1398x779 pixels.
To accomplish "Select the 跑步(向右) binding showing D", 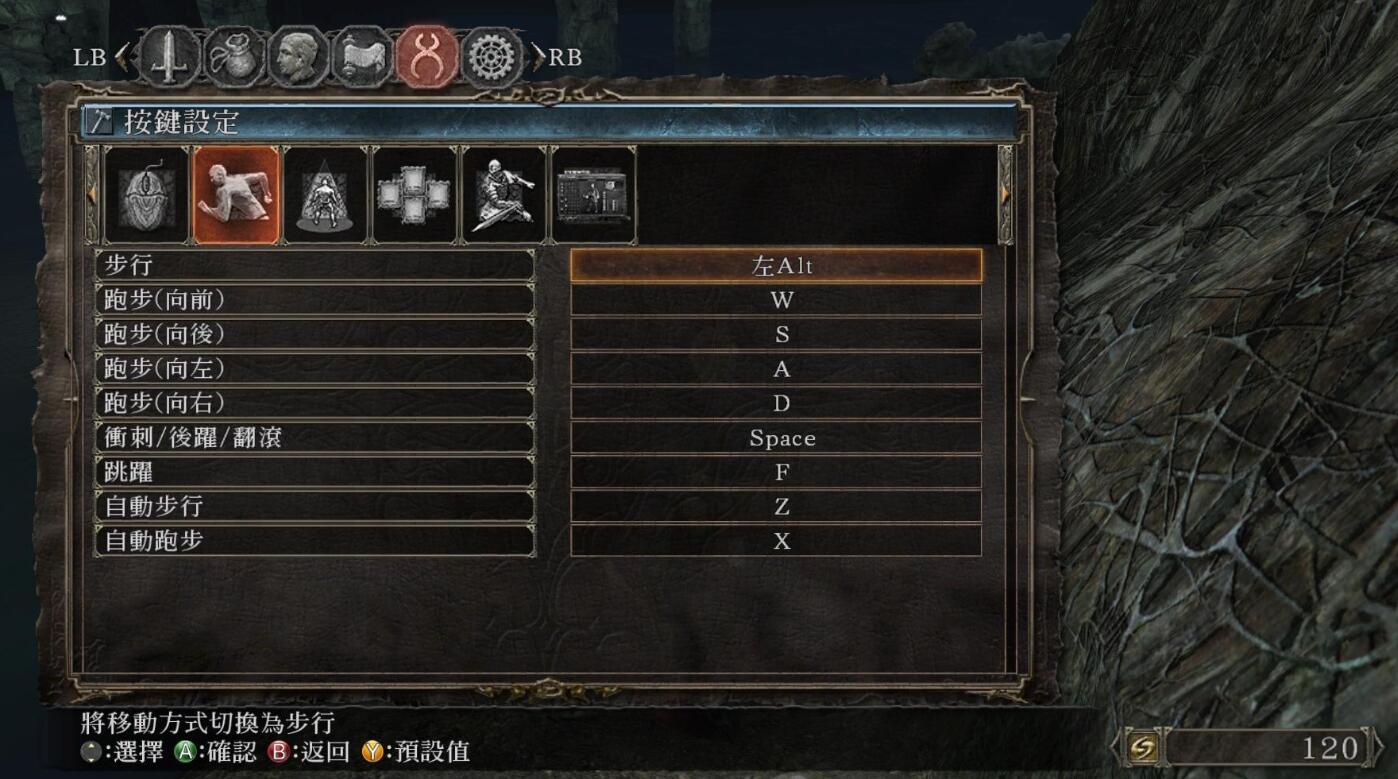I will click(x=776, y=403).
